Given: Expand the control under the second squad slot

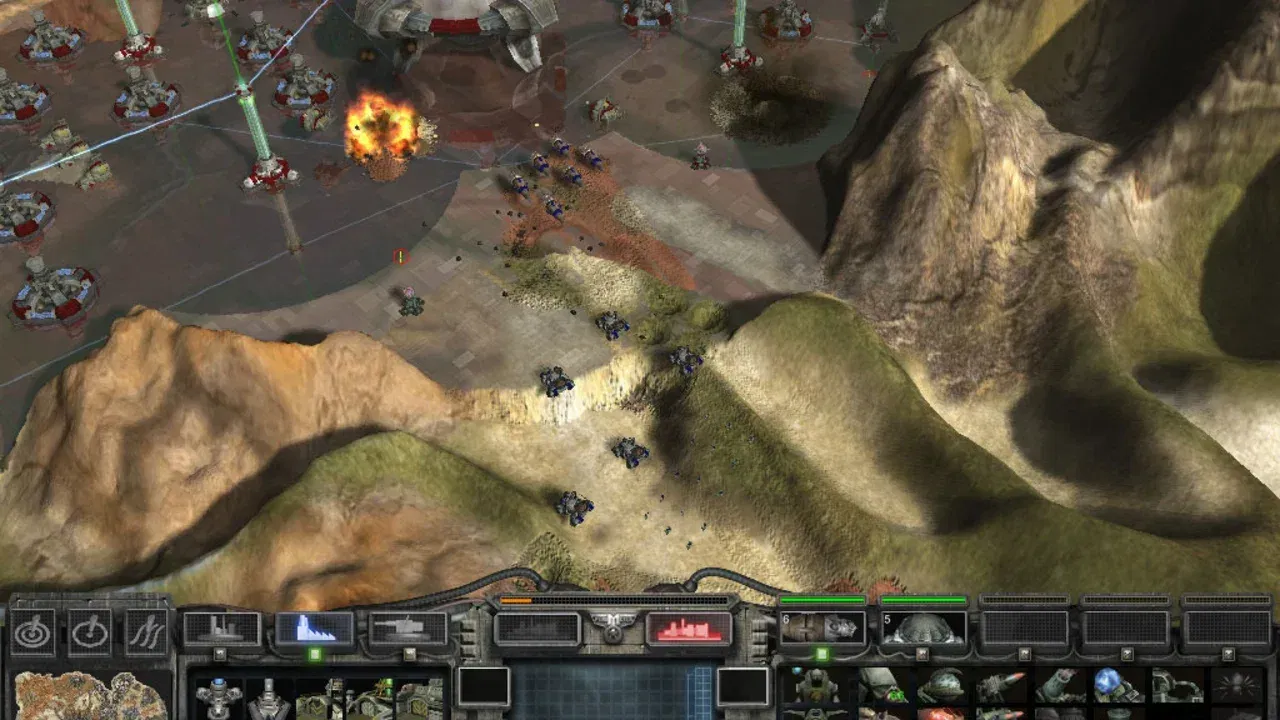Looking at the screenshot, I should pos(924,653).
